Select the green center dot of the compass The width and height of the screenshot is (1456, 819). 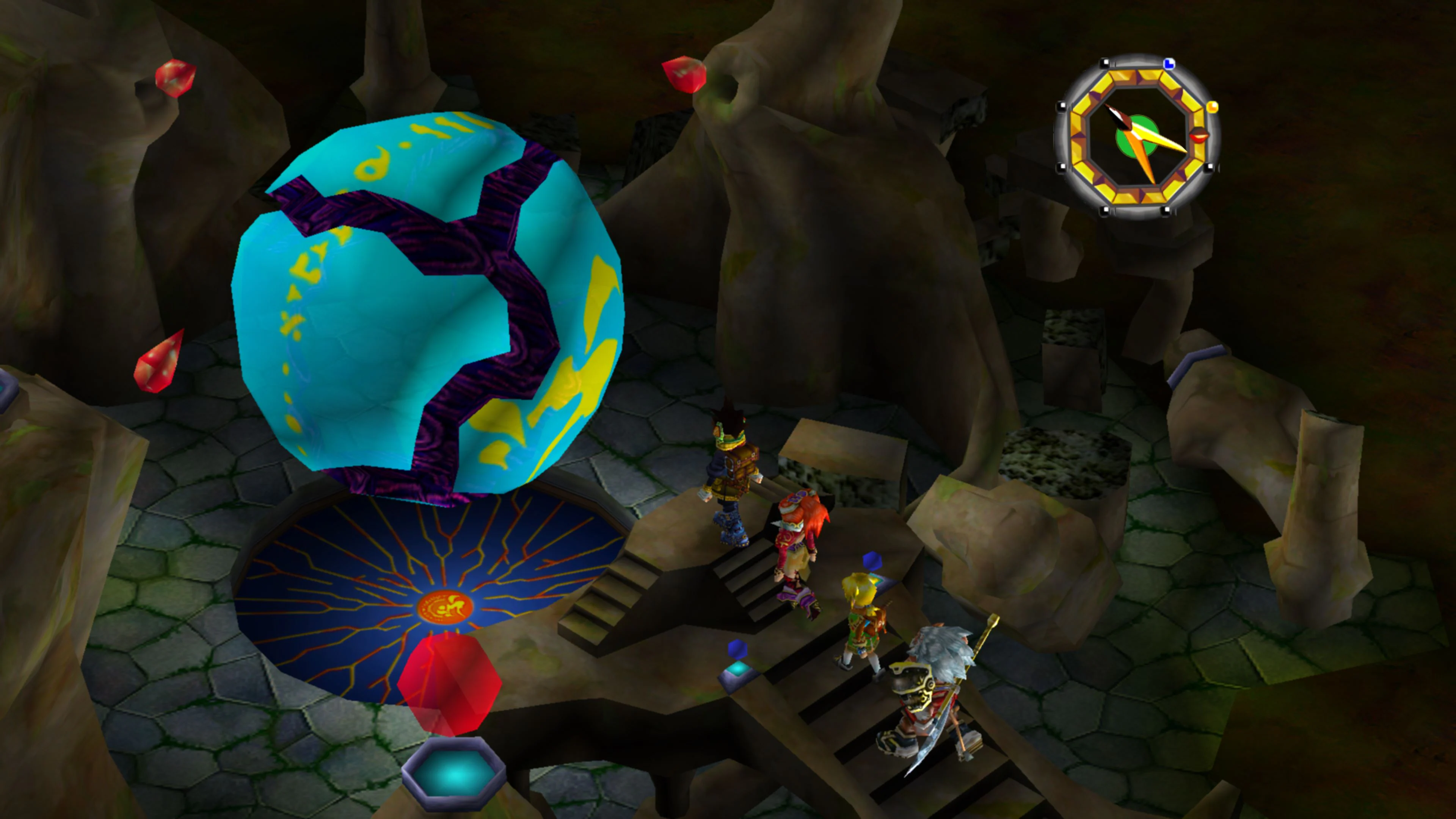[1137, 136]
